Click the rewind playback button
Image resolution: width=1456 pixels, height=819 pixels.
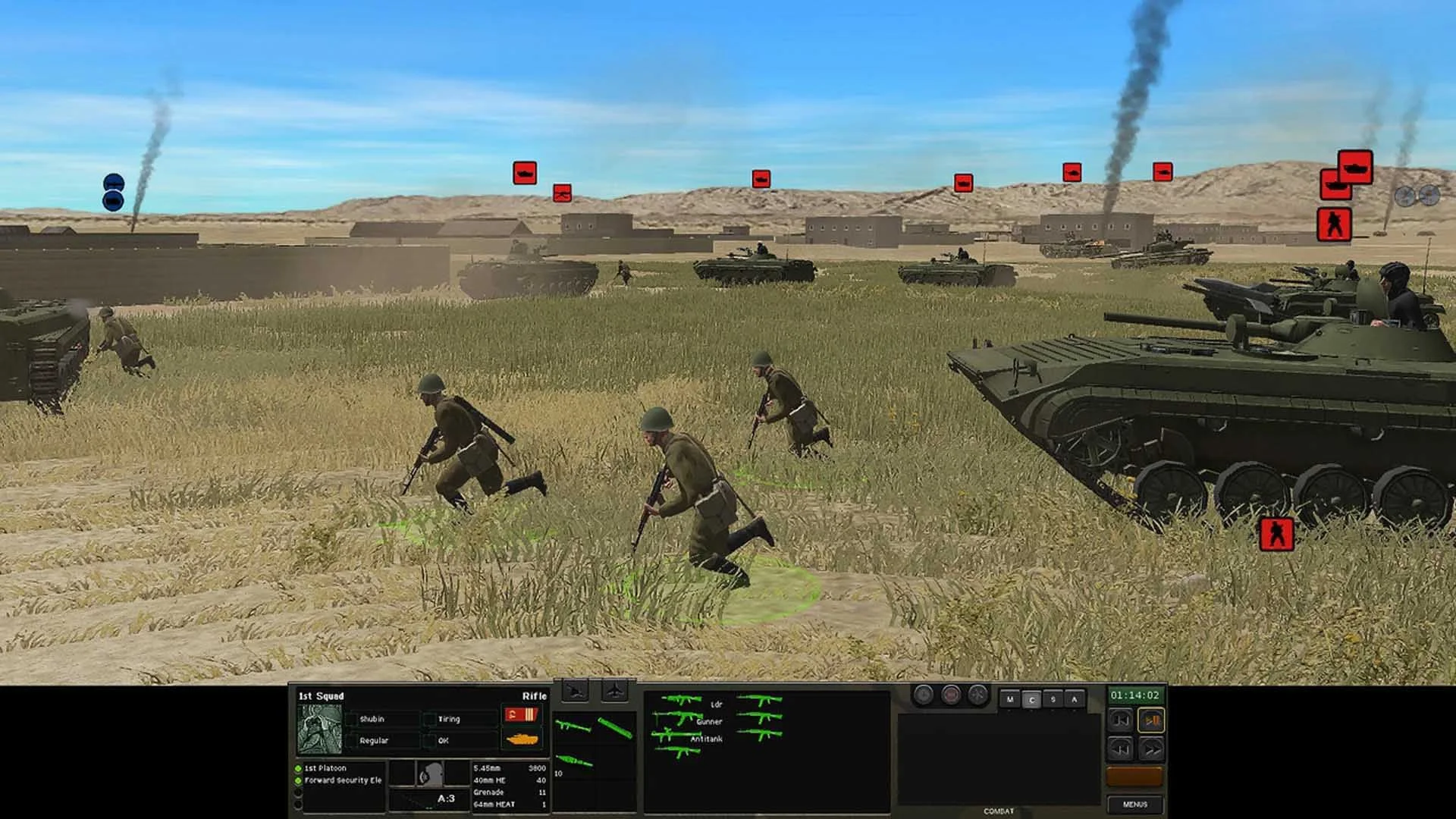pyautogui.click(x=1121, y=749)
